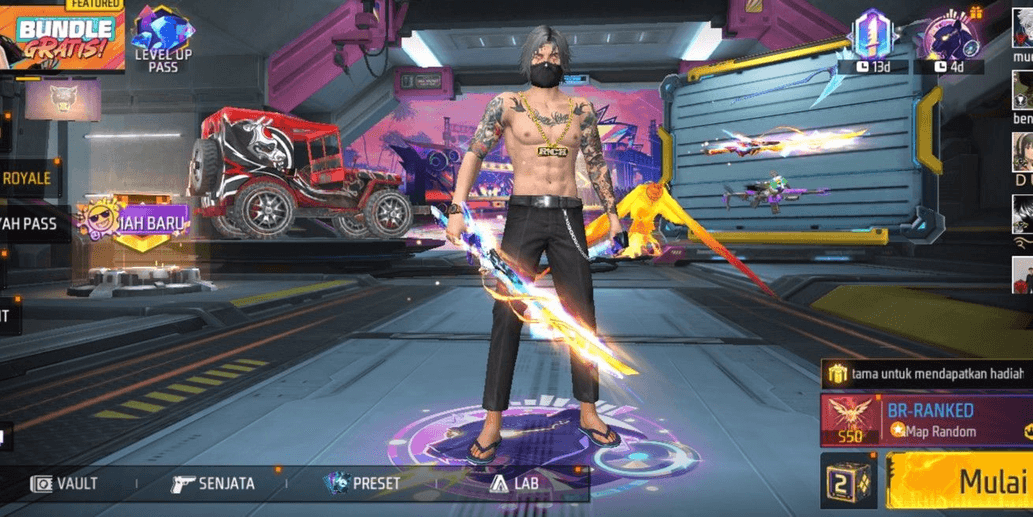This screenshot has width=1033, height=517.
Task: Start a match with the Mulai button
Action: (x=960, y=482)
